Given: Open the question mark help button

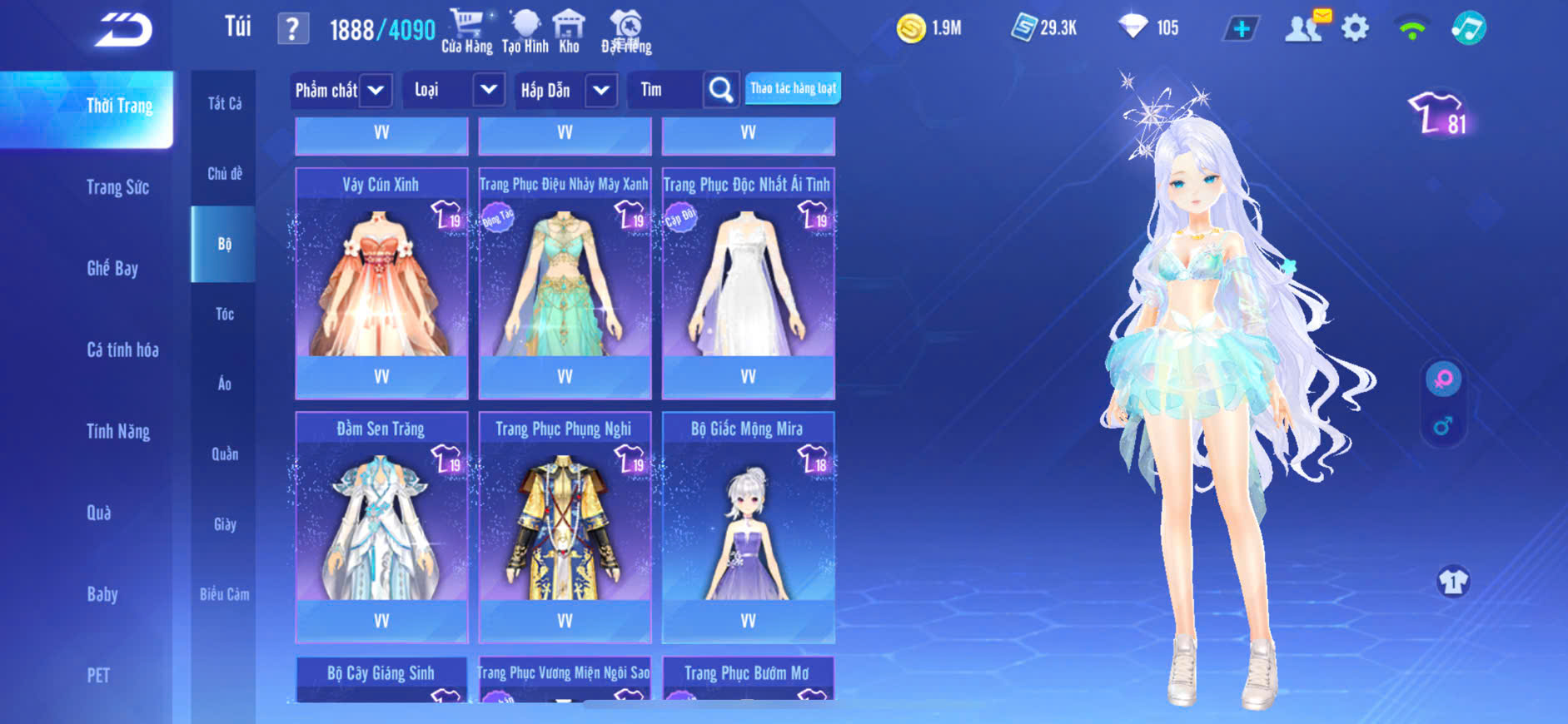Looking at the screenshot, I should click(x=292, y=29).
